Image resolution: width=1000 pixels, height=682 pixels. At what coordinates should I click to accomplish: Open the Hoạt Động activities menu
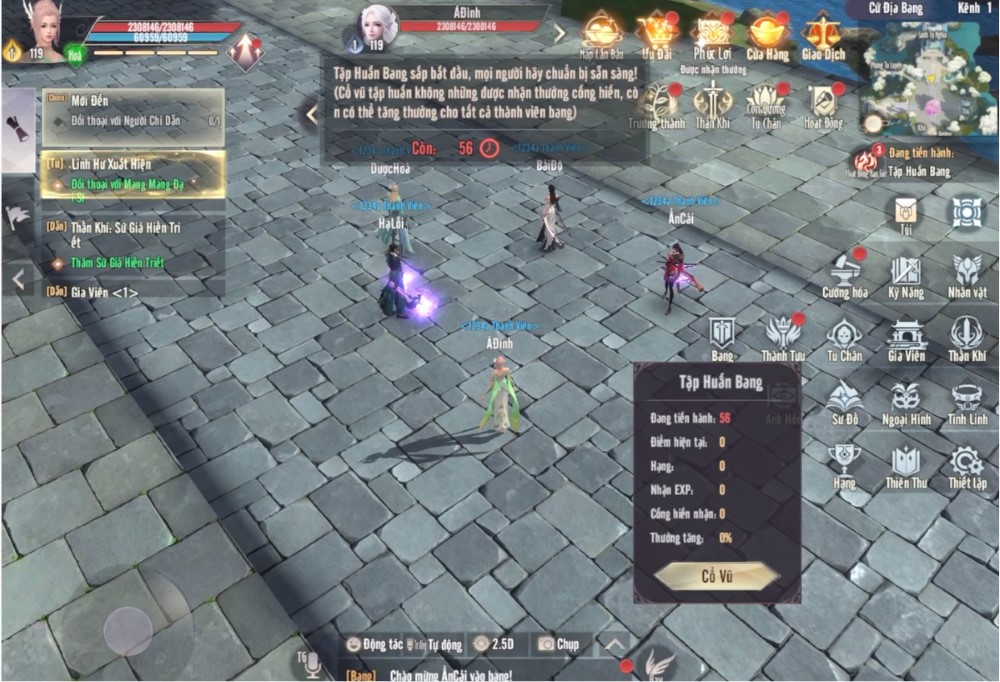click(823, 104)
